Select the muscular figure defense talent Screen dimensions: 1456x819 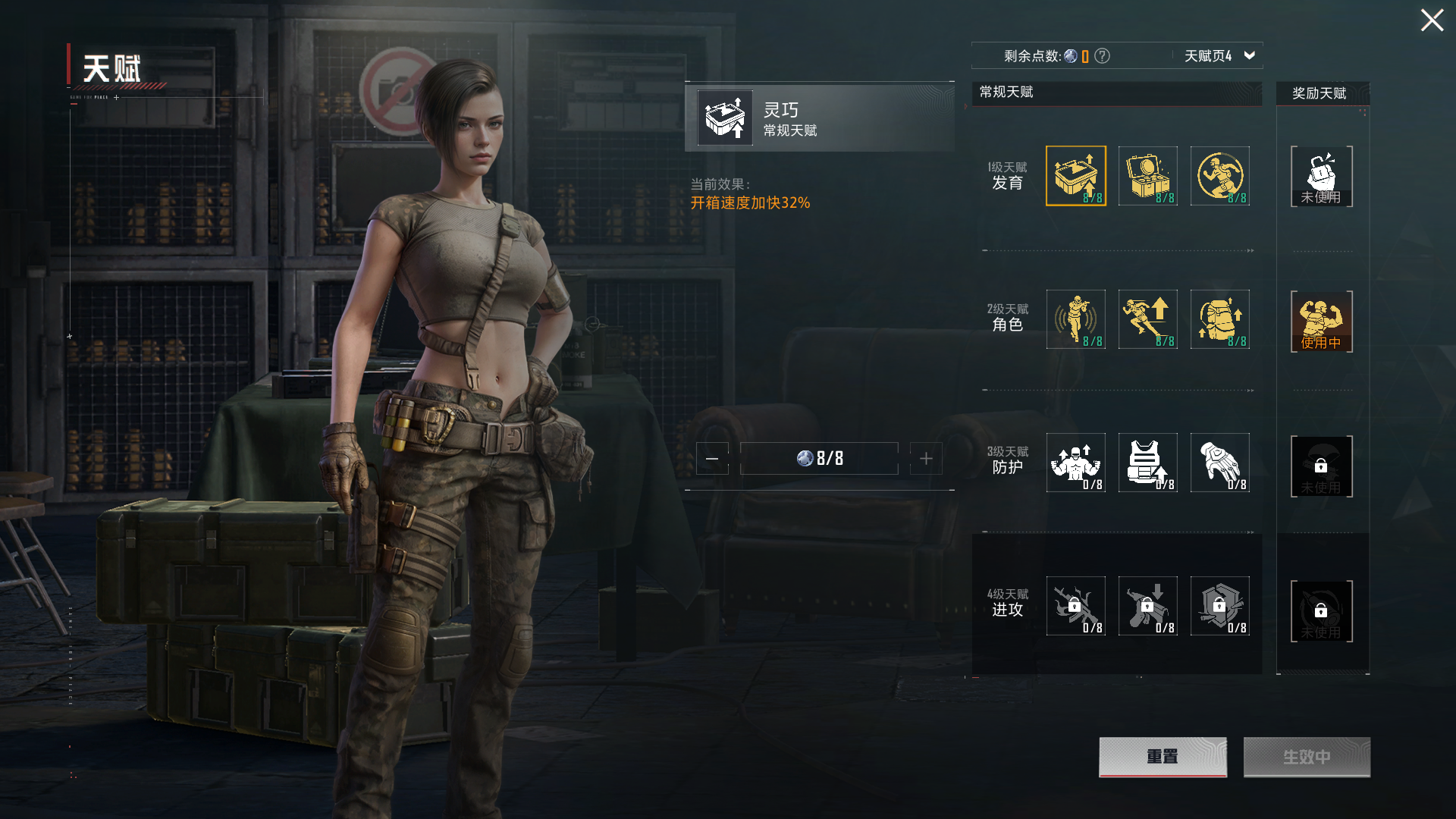pyautogui.click(x=1075, y=463)
